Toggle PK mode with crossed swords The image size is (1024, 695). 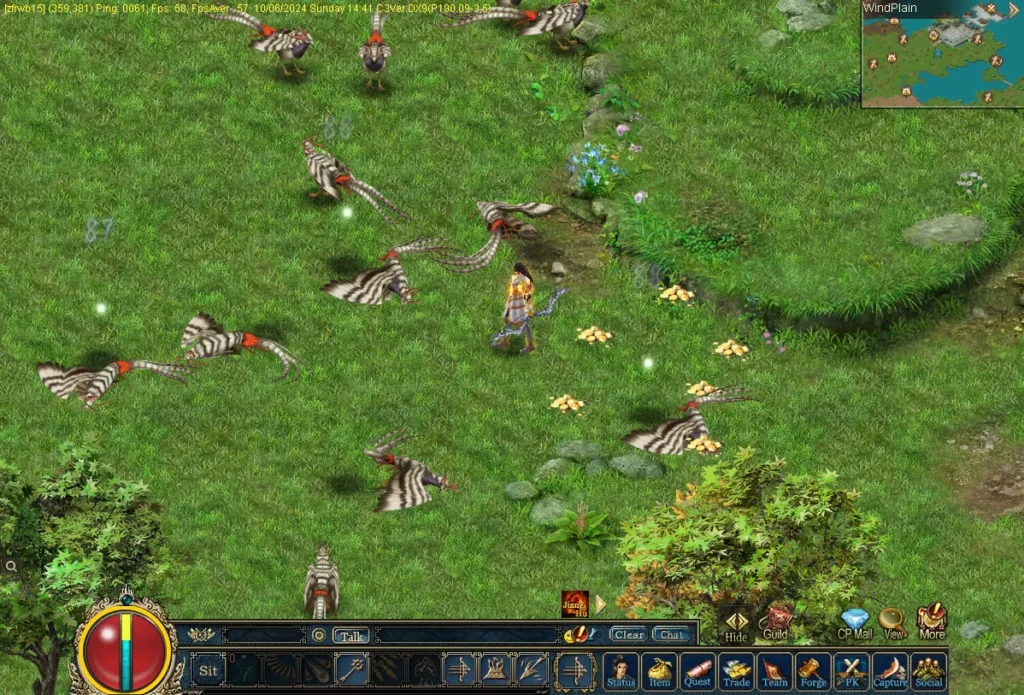click(852, 670)
